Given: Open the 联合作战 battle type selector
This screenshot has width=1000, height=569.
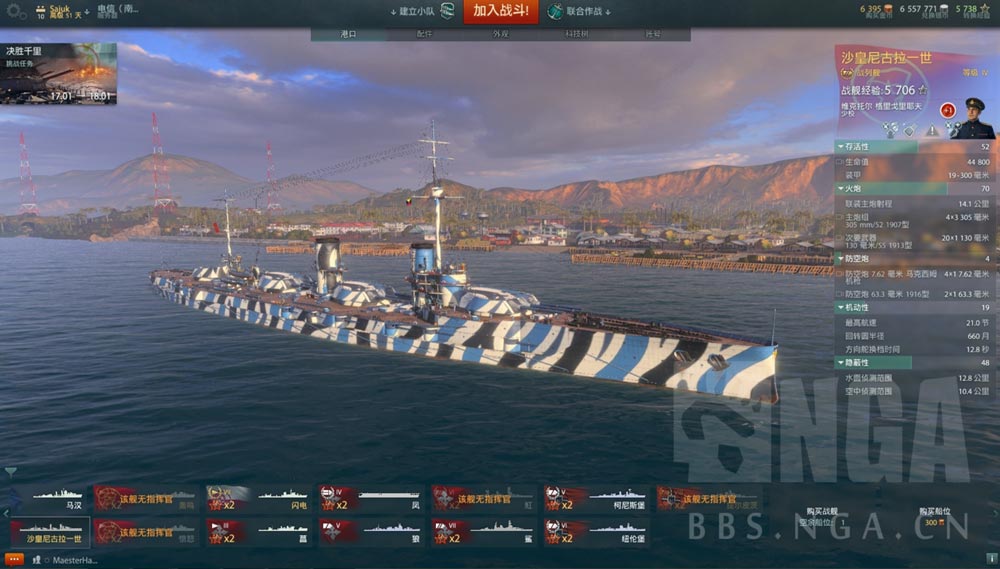Looking at the screenshot, I should point(580,11).
